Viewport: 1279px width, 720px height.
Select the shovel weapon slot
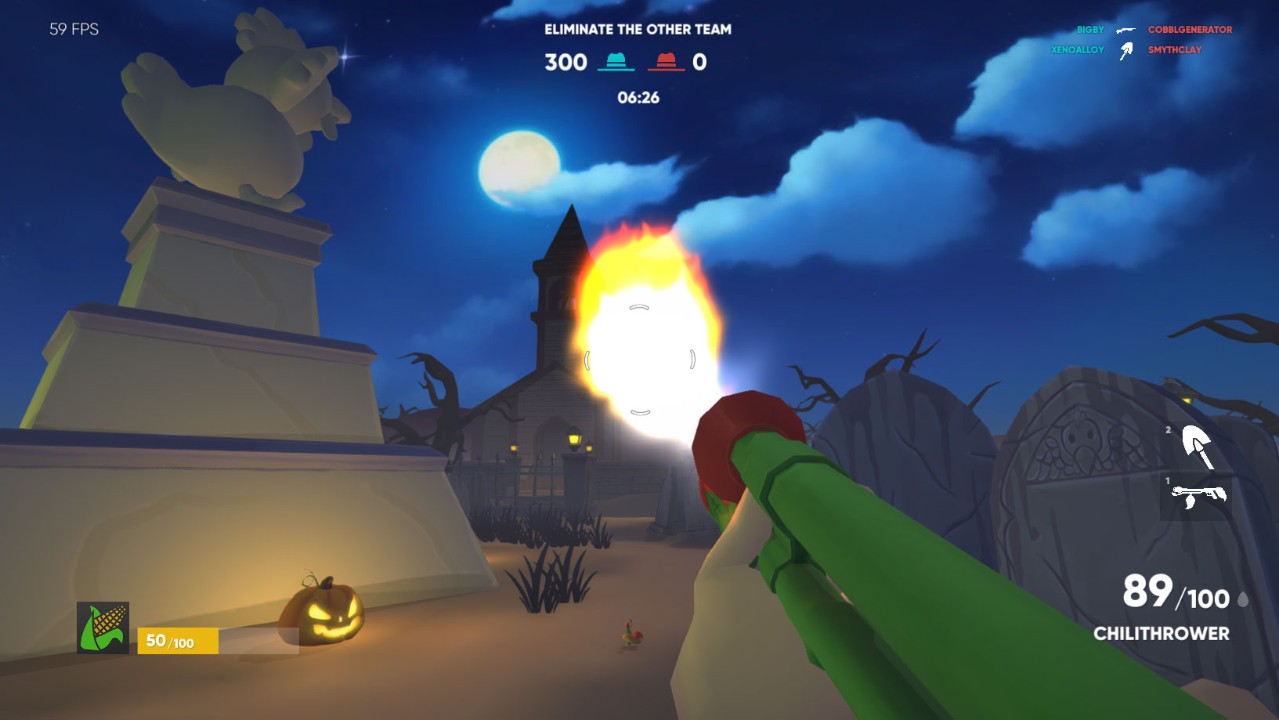(x=1197, y=446)
